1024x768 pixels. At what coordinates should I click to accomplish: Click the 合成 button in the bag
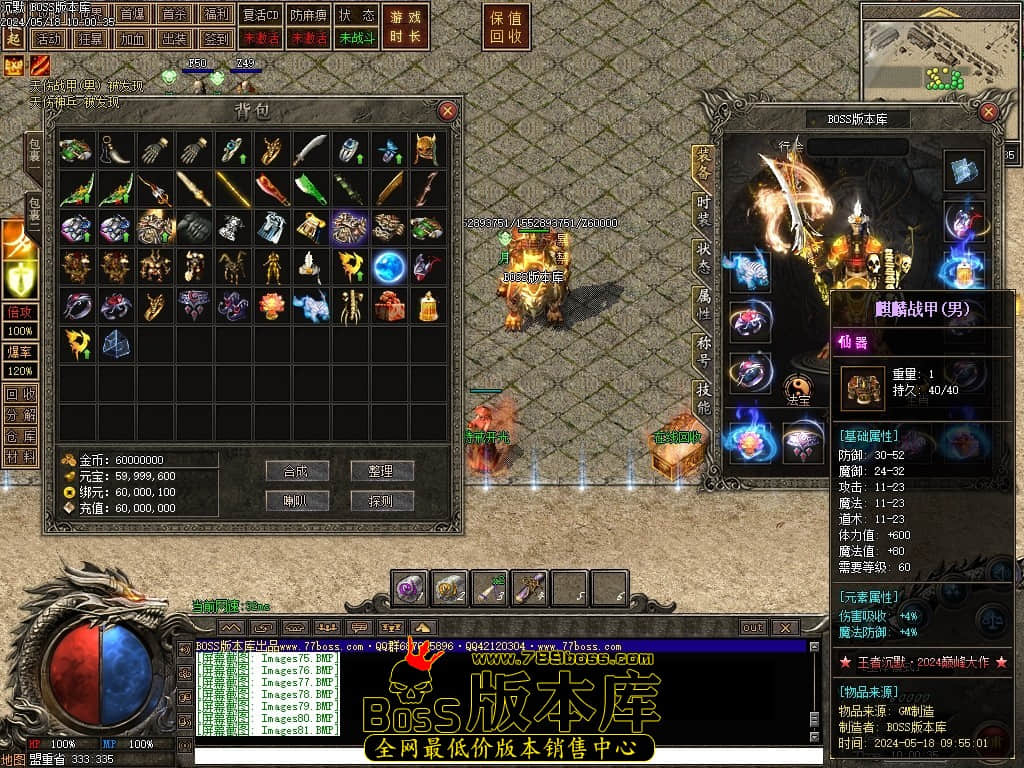pos(297,471)
